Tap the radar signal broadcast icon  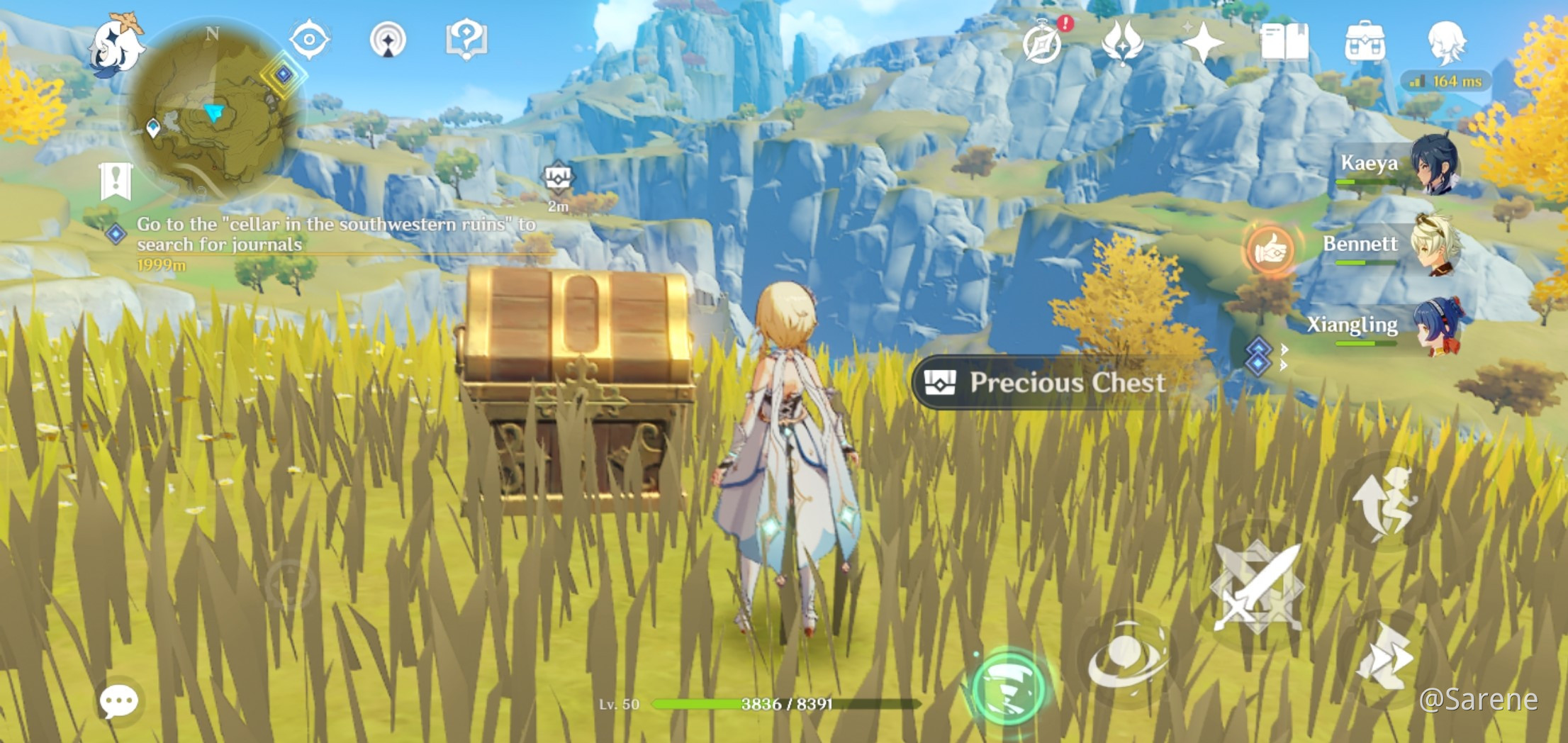[x=387, y=41]
